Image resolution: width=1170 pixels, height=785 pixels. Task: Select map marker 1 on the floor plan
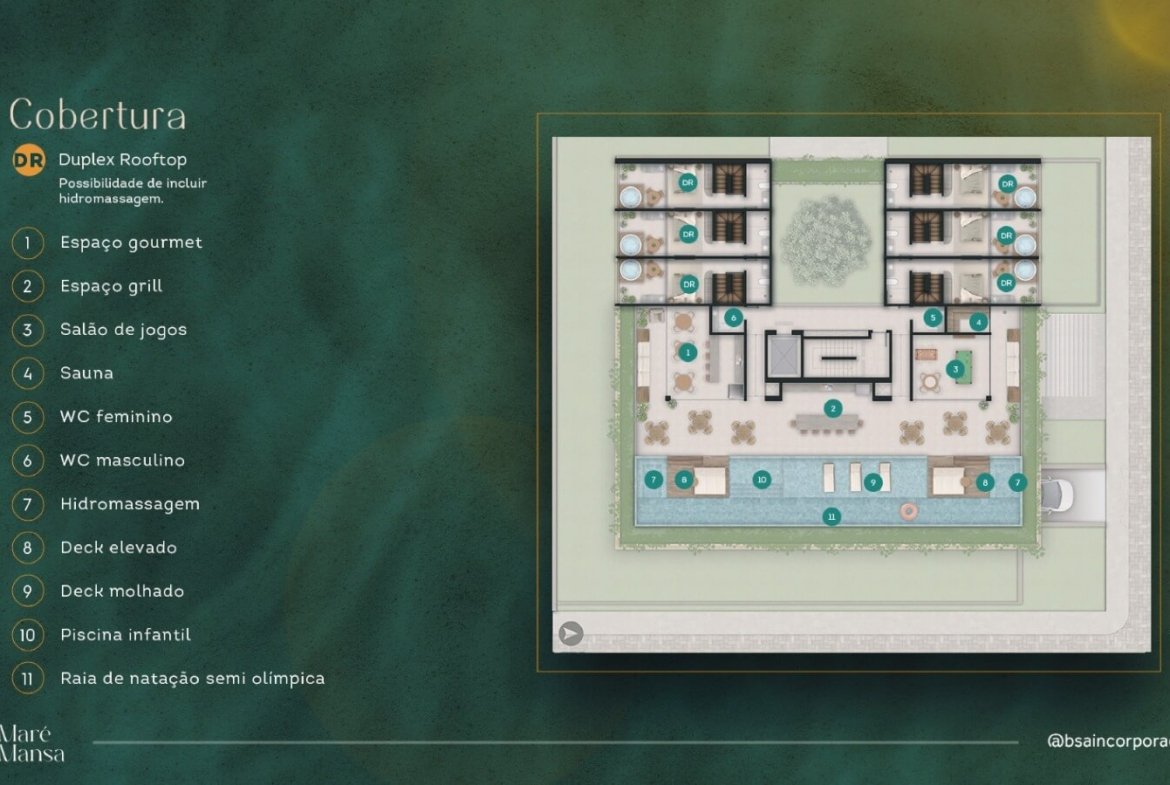coord(687,352)
